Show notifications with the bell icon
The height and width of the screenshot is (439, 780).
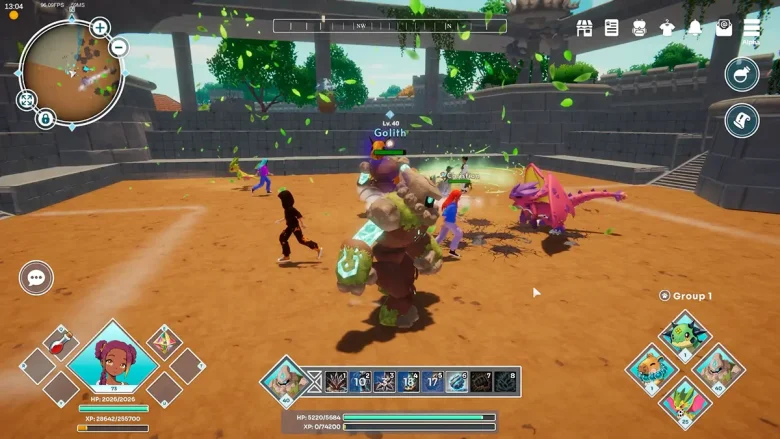(695, 28)
